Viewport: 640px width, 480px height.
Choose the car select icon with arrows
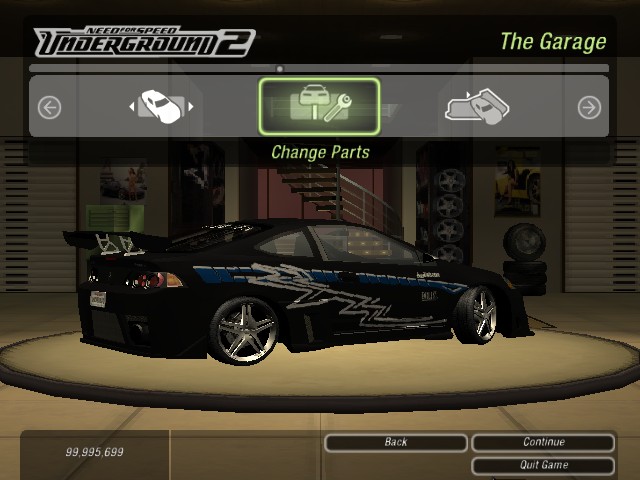click(x=160, y=105)
